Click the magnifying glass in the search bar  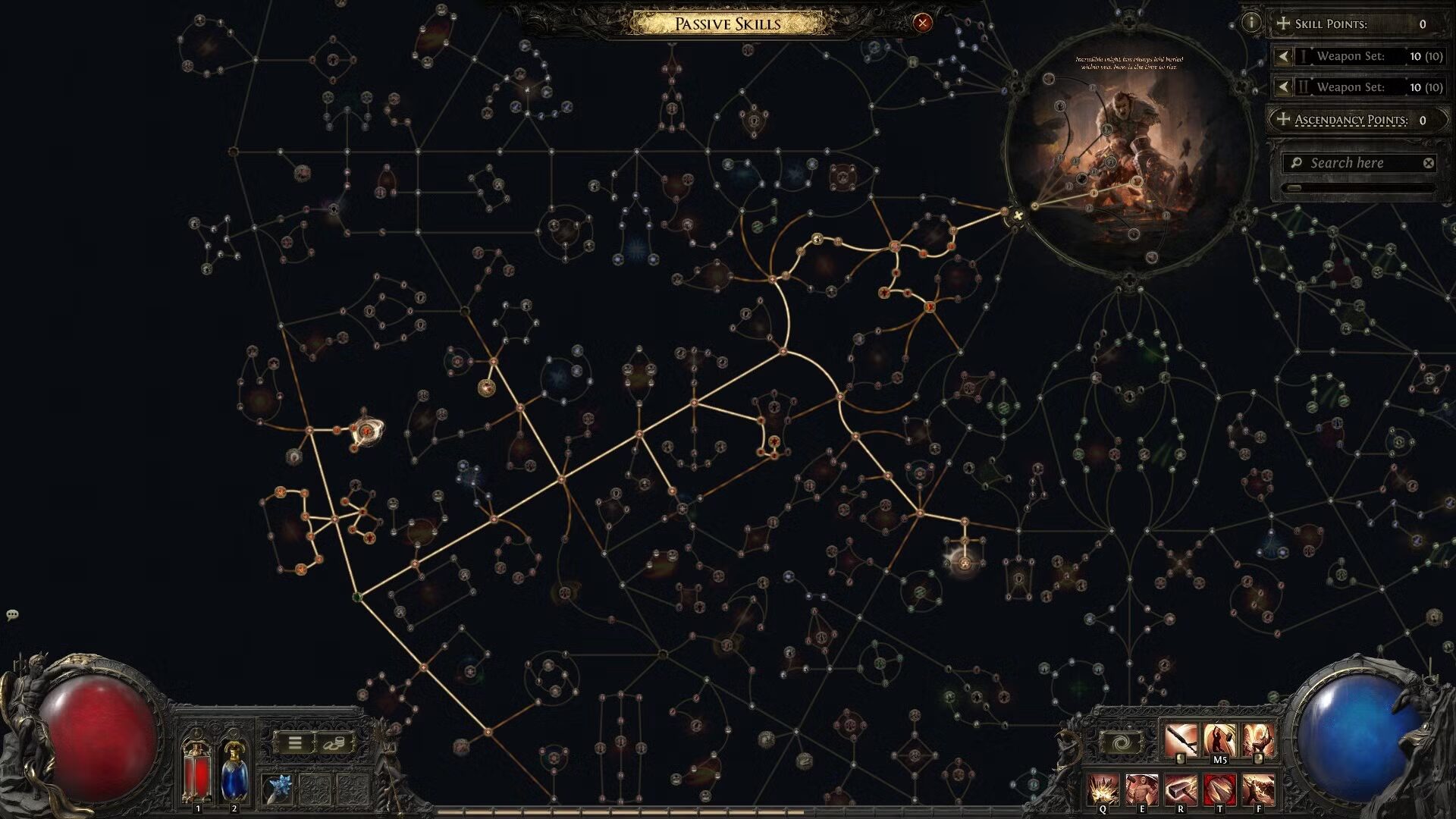(x=1297, y=162)
